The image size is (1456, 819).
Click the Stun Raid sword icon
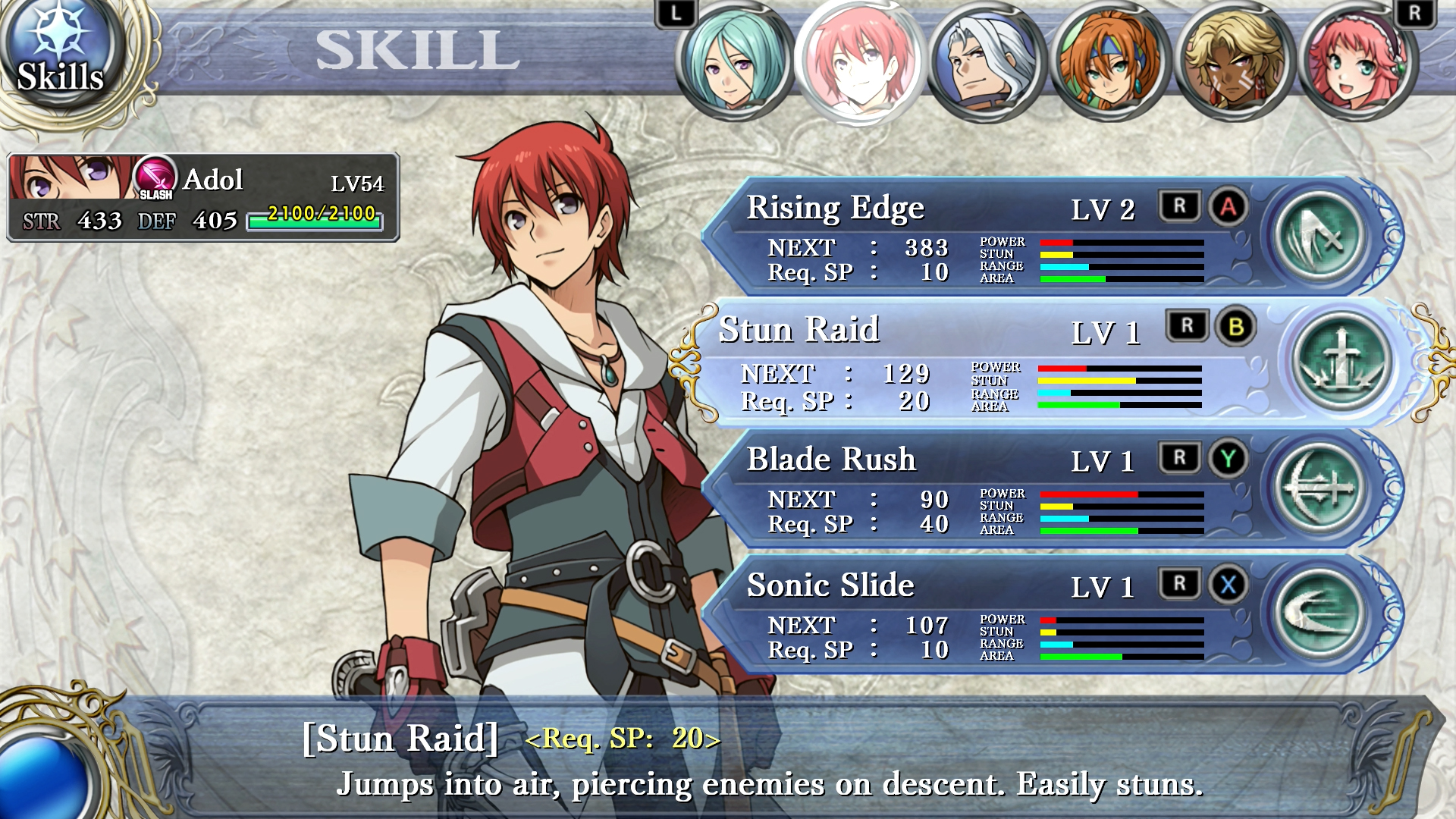tap(1341, 360)
